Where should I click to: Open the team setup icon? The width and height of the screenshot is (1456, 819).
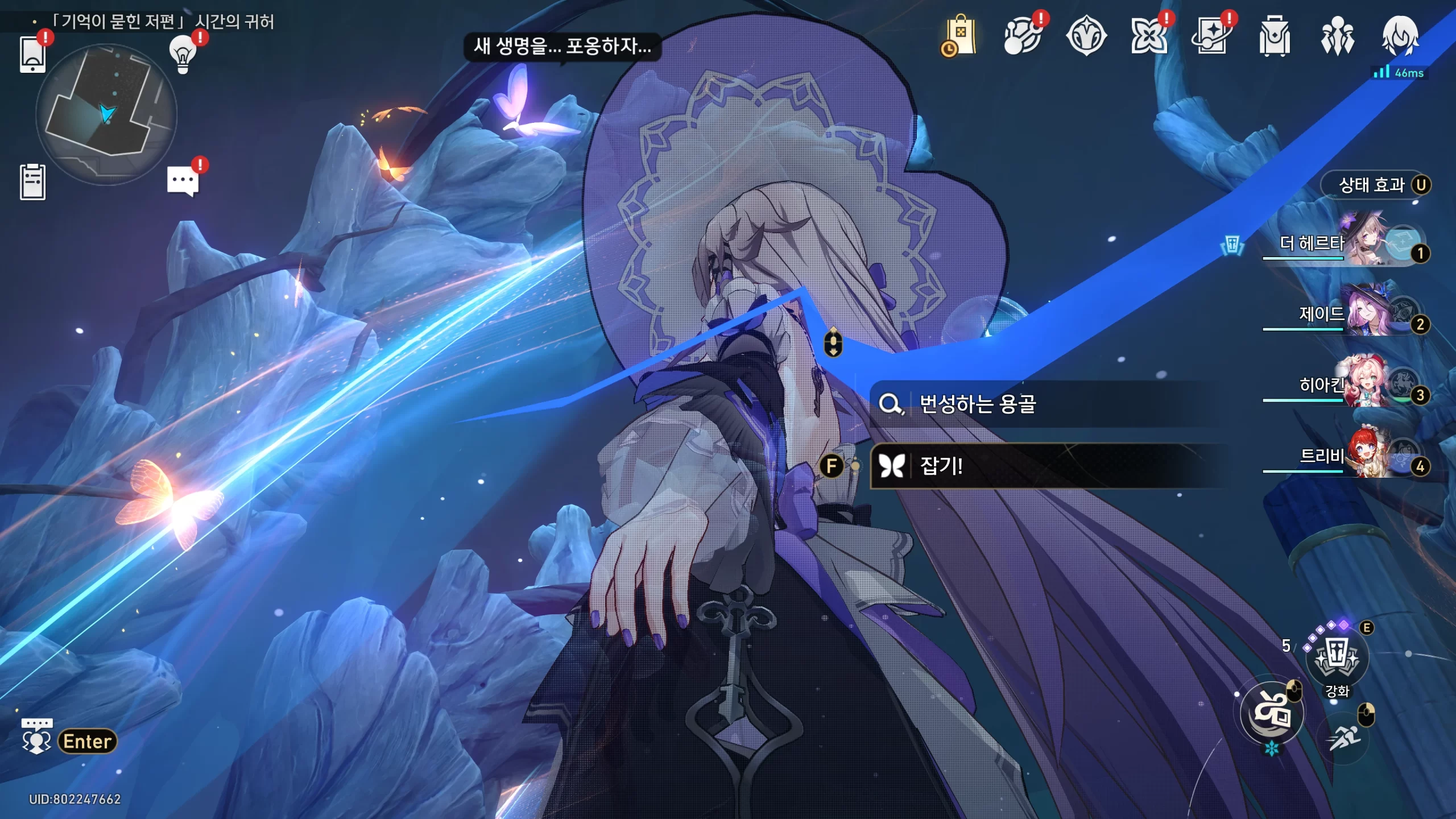pyautogui.click(x=1337, y=36)
